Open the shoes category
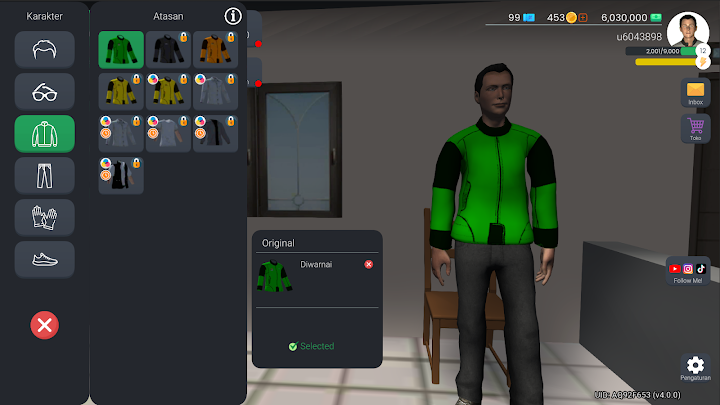720x405 pixels. (44, 259)
